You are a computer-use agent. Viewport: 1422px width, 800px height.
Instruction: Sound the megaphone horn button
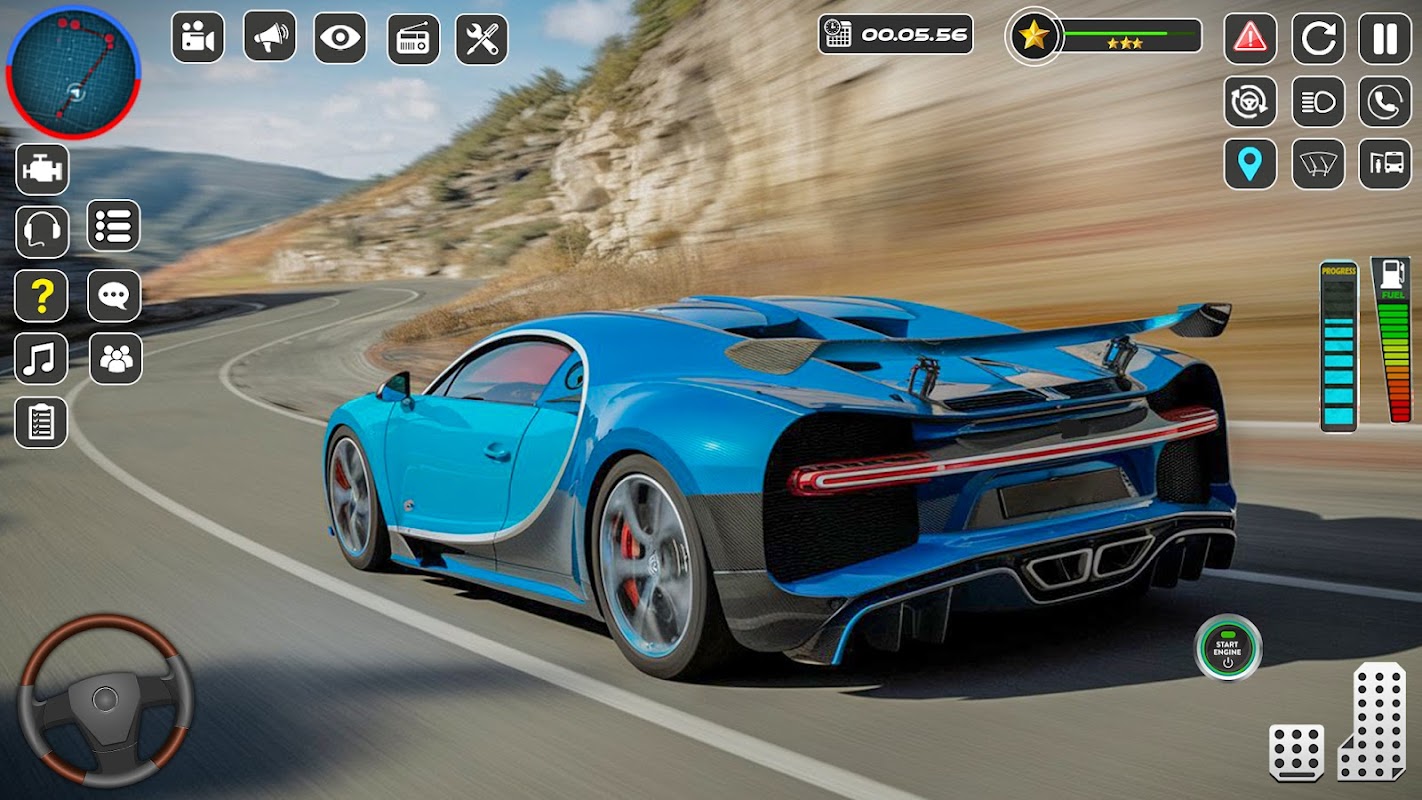(269, 38)
